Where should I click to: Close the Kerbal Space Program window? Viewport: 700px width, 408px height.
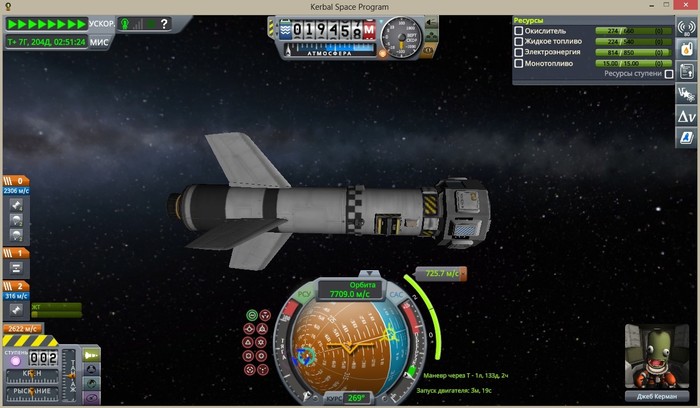[687, 7]
